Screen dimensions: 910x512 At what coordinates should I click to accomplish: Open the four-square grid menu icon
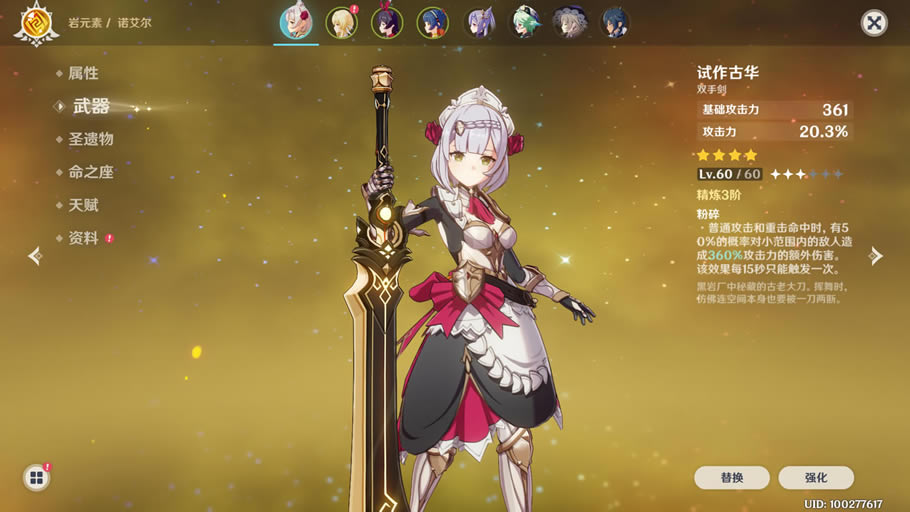click(36, 478)
